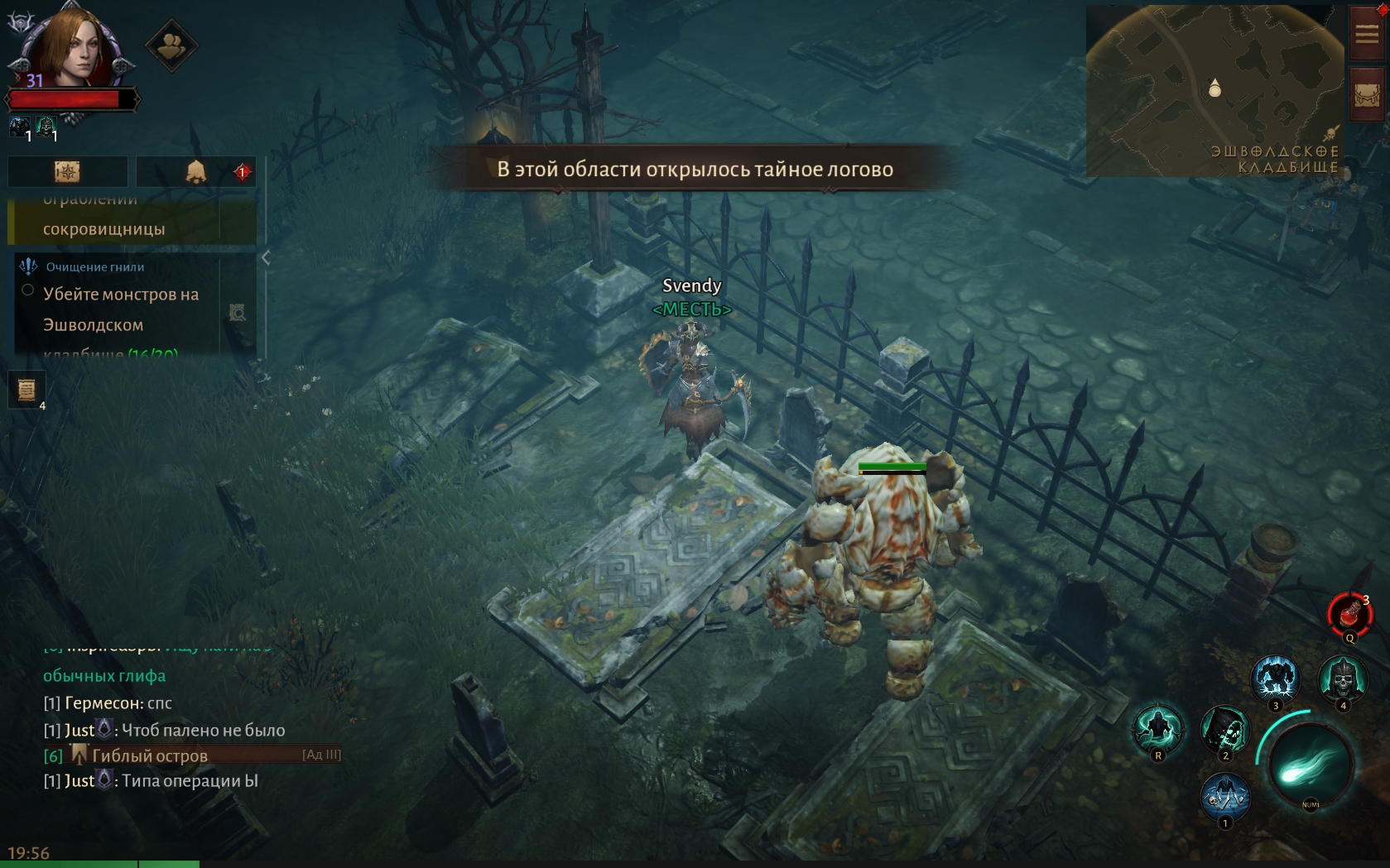Activate the teal figure skill marked R
The image size is (1390, 868).
click(1157, 728)
